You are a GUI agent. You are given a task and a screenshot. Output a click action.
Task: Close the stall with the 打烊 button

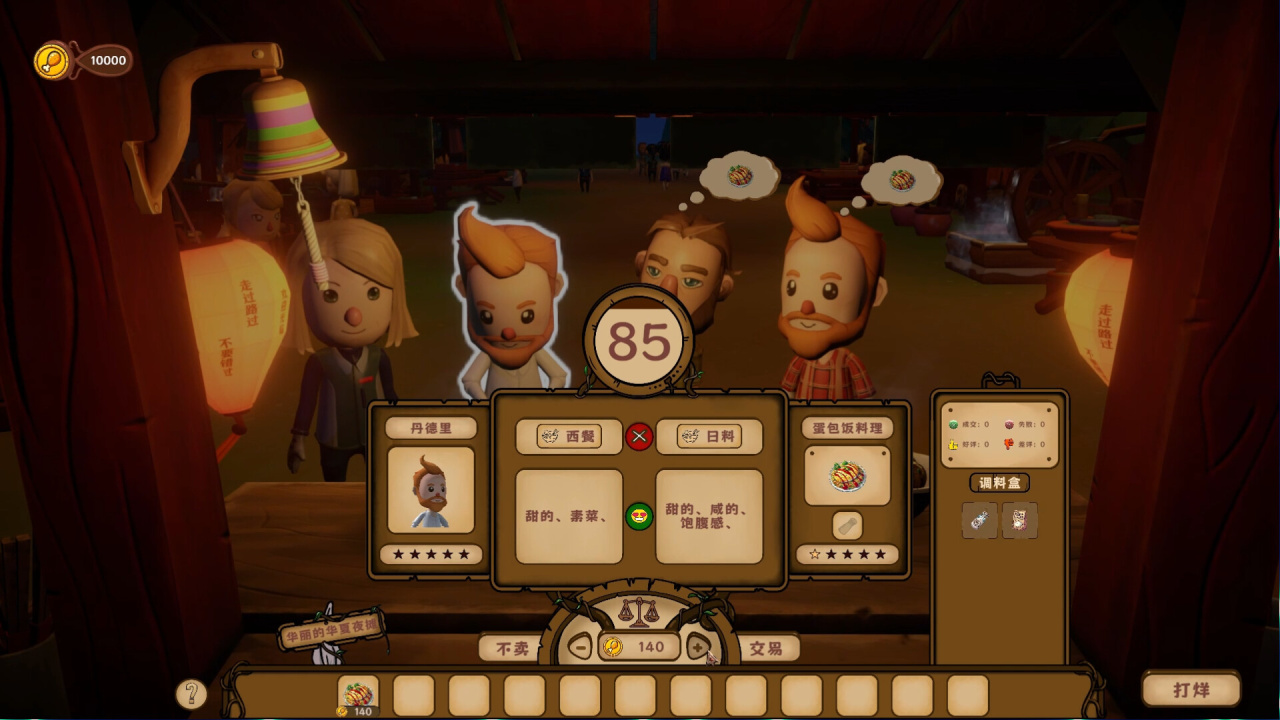1191,689
